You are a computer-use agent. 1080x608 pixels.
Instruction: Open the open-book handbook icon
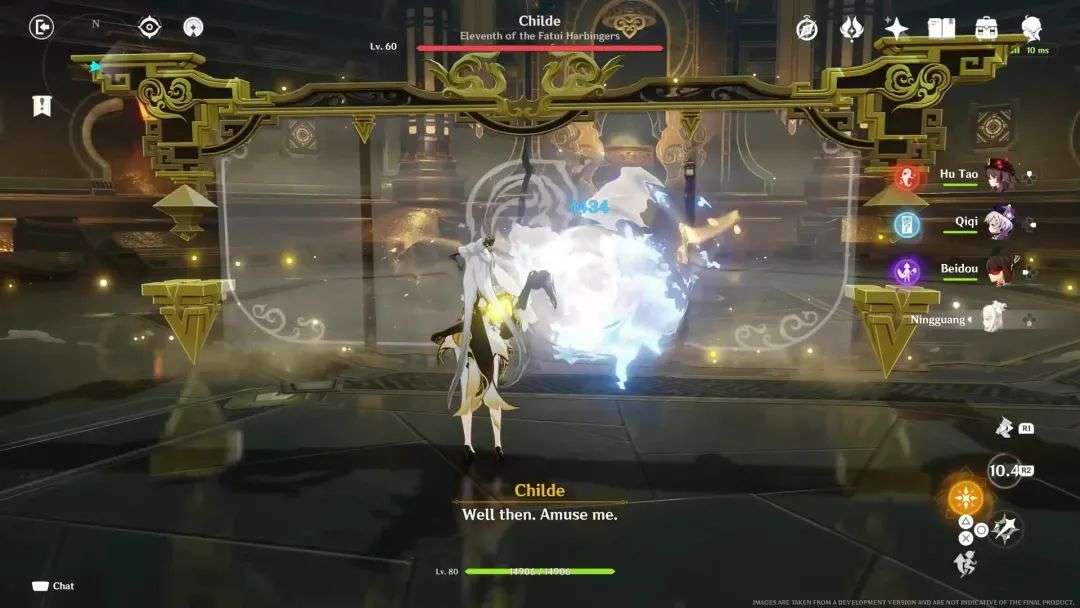pos(941,28)
